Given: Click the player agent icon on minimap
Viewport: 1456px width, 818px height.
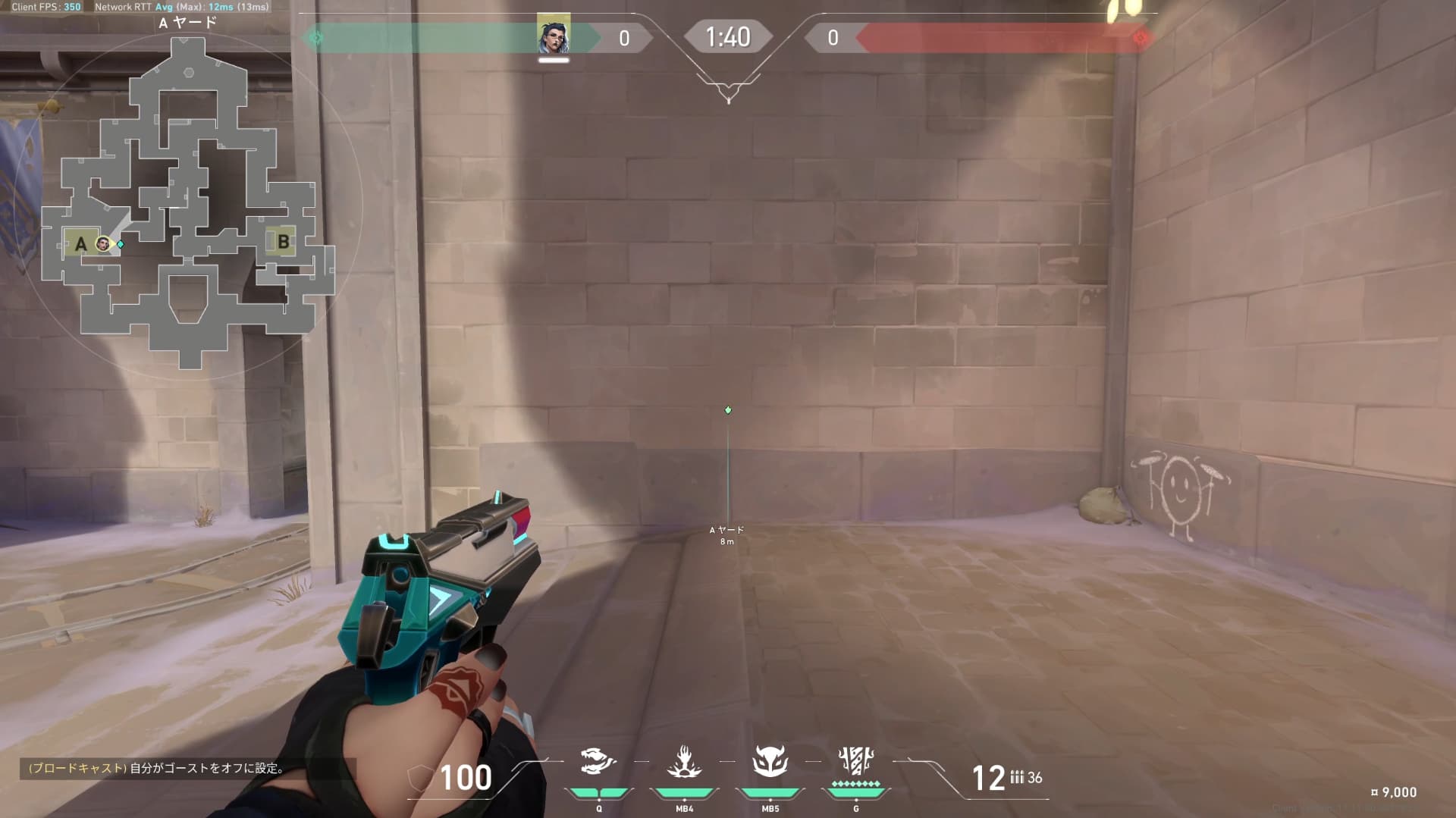Looking at the screenshot, I should 103,243.
